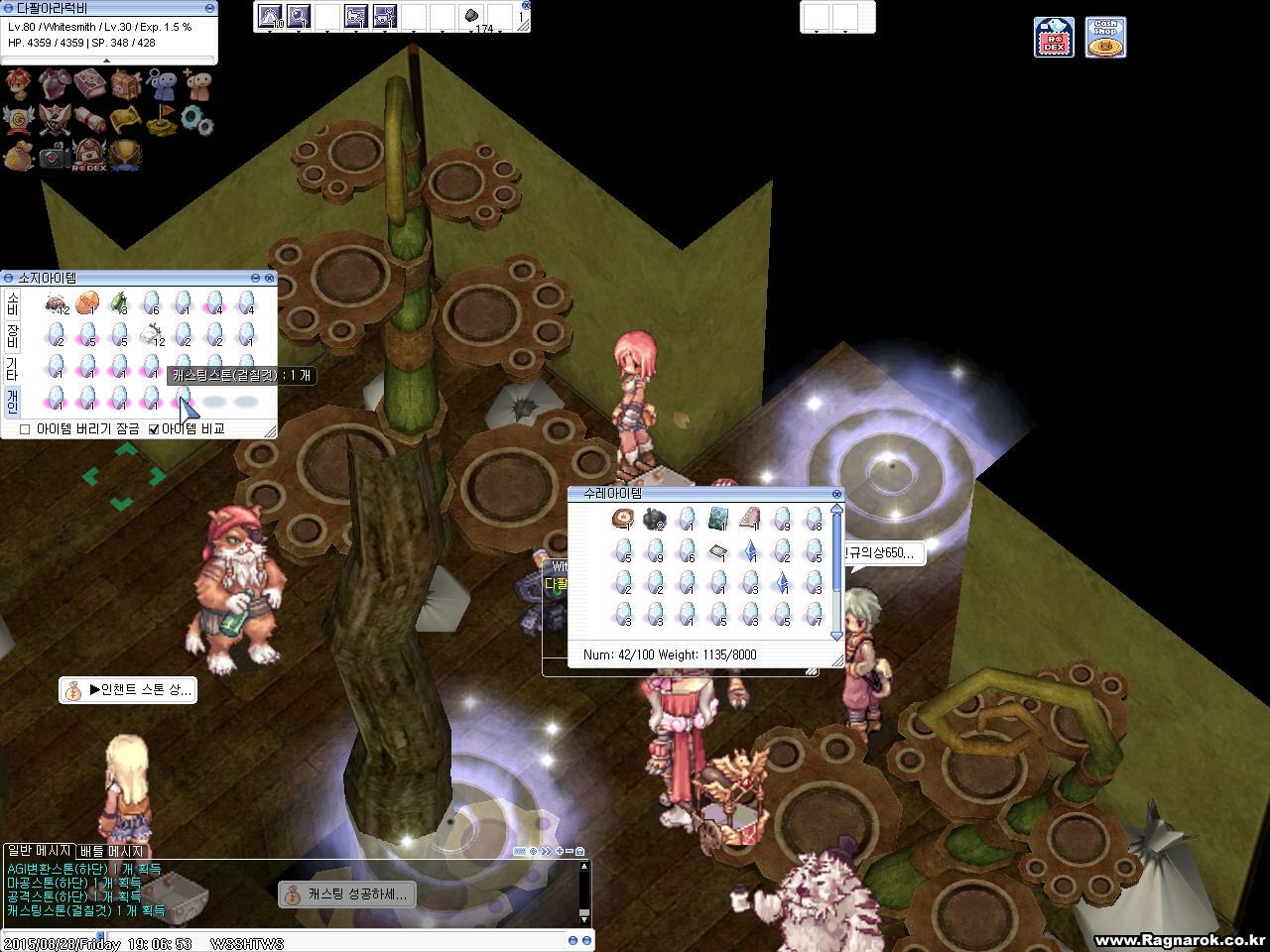The width and height of the screenshot is (1270, 952).
Task: Open the 기타 inventory tab
Action: point(12,368)
